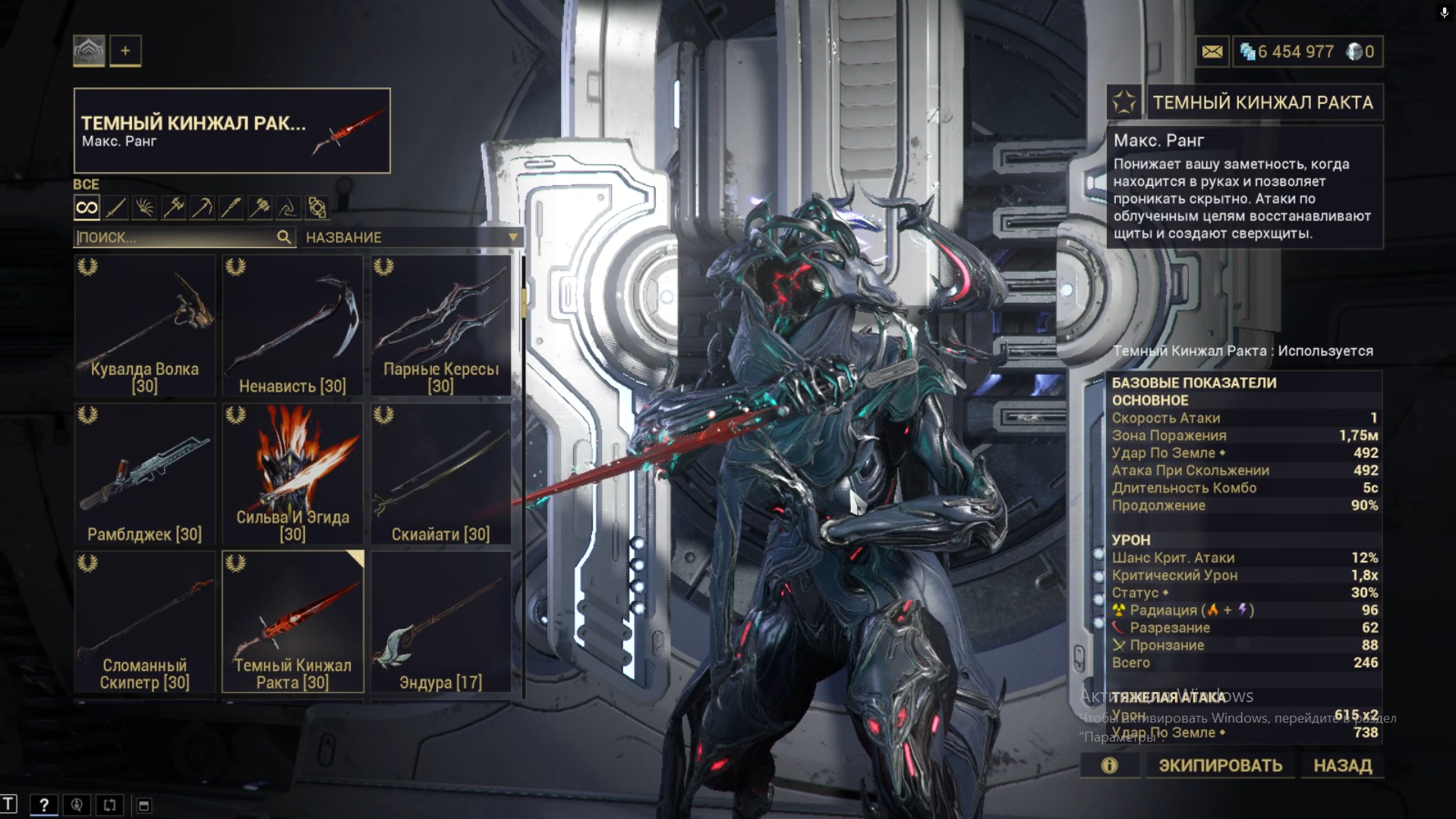Select the Кувалда Волка hammer slot

(145, 326)
